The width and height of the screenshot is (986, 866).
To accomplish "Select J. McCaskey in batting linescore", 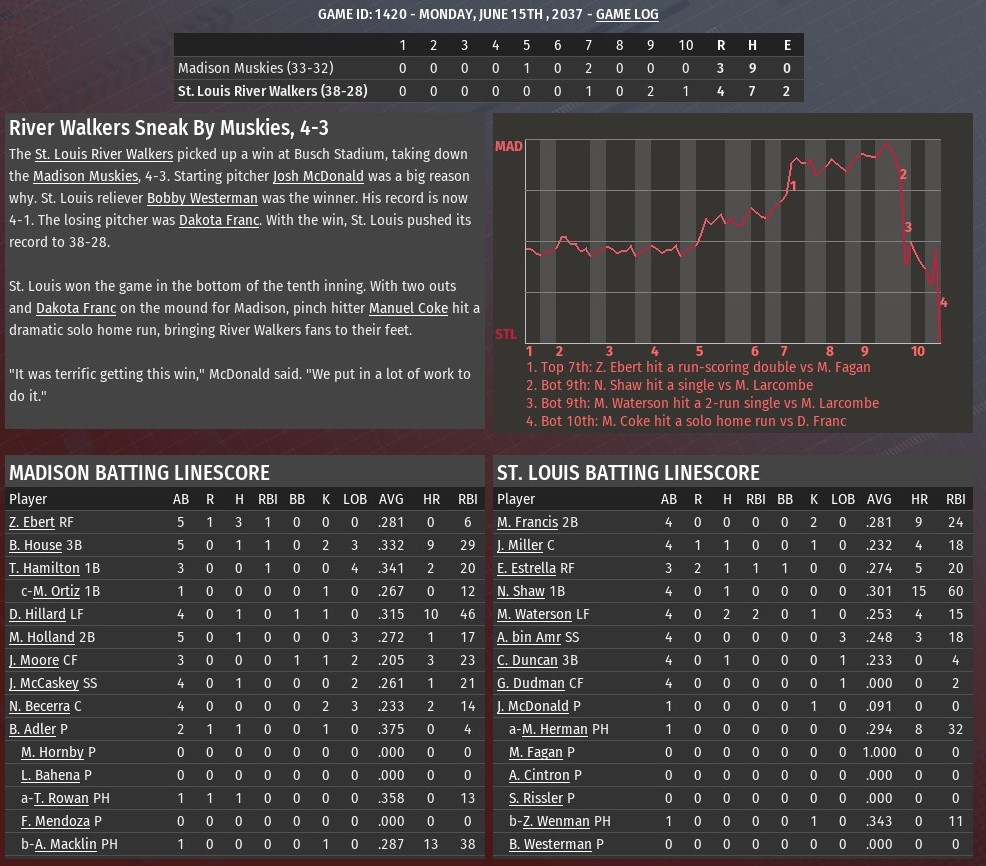I will tap(42, 683).
